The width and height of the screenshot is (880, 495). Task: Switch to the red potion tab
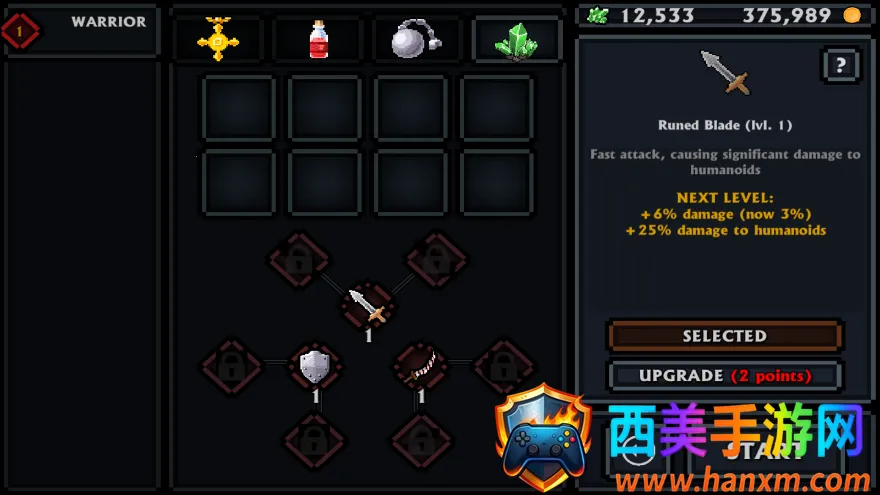318,39
